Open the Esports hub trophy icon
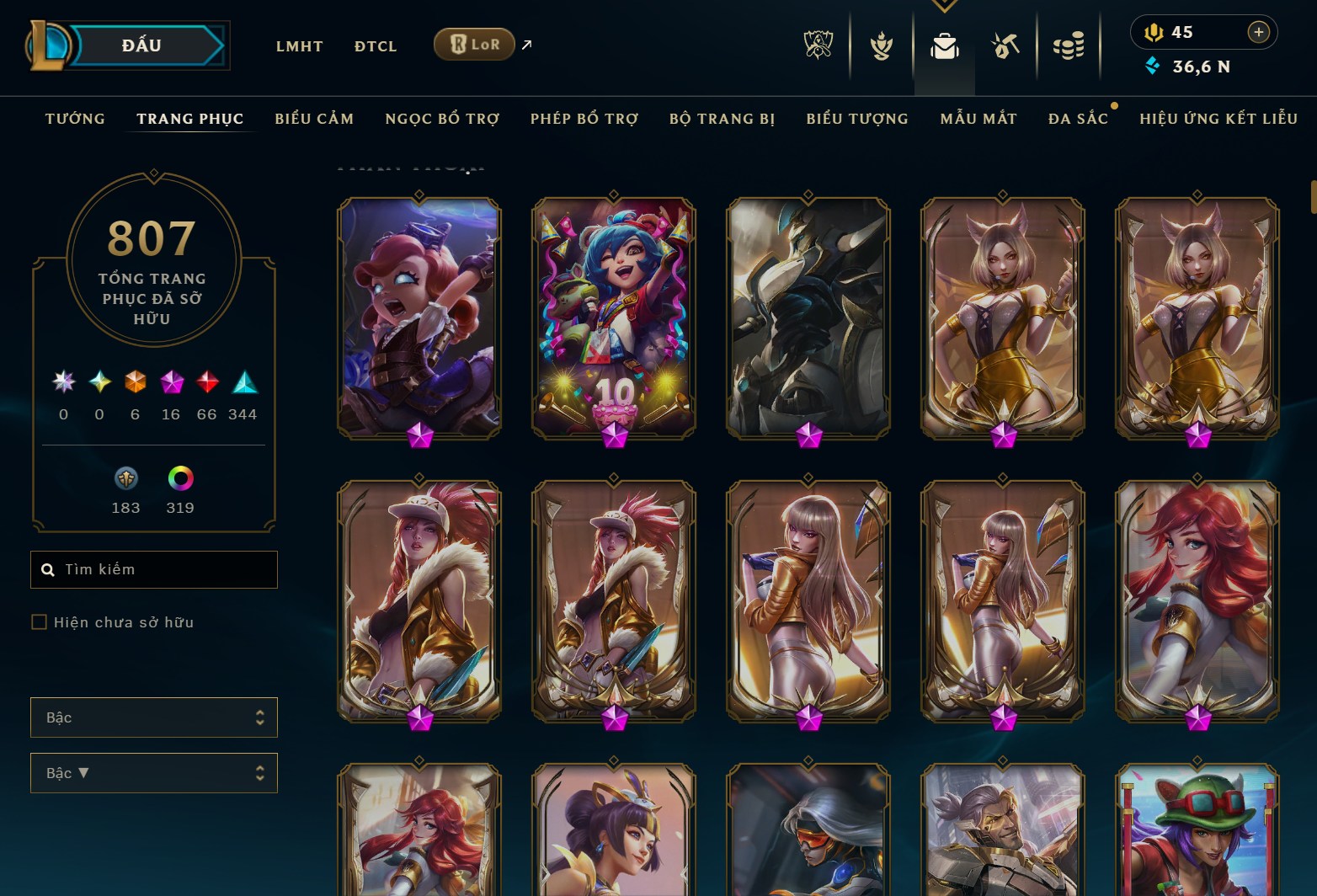Image resolution: width=1317 pixels, height=896 pixels. [819, 46]
